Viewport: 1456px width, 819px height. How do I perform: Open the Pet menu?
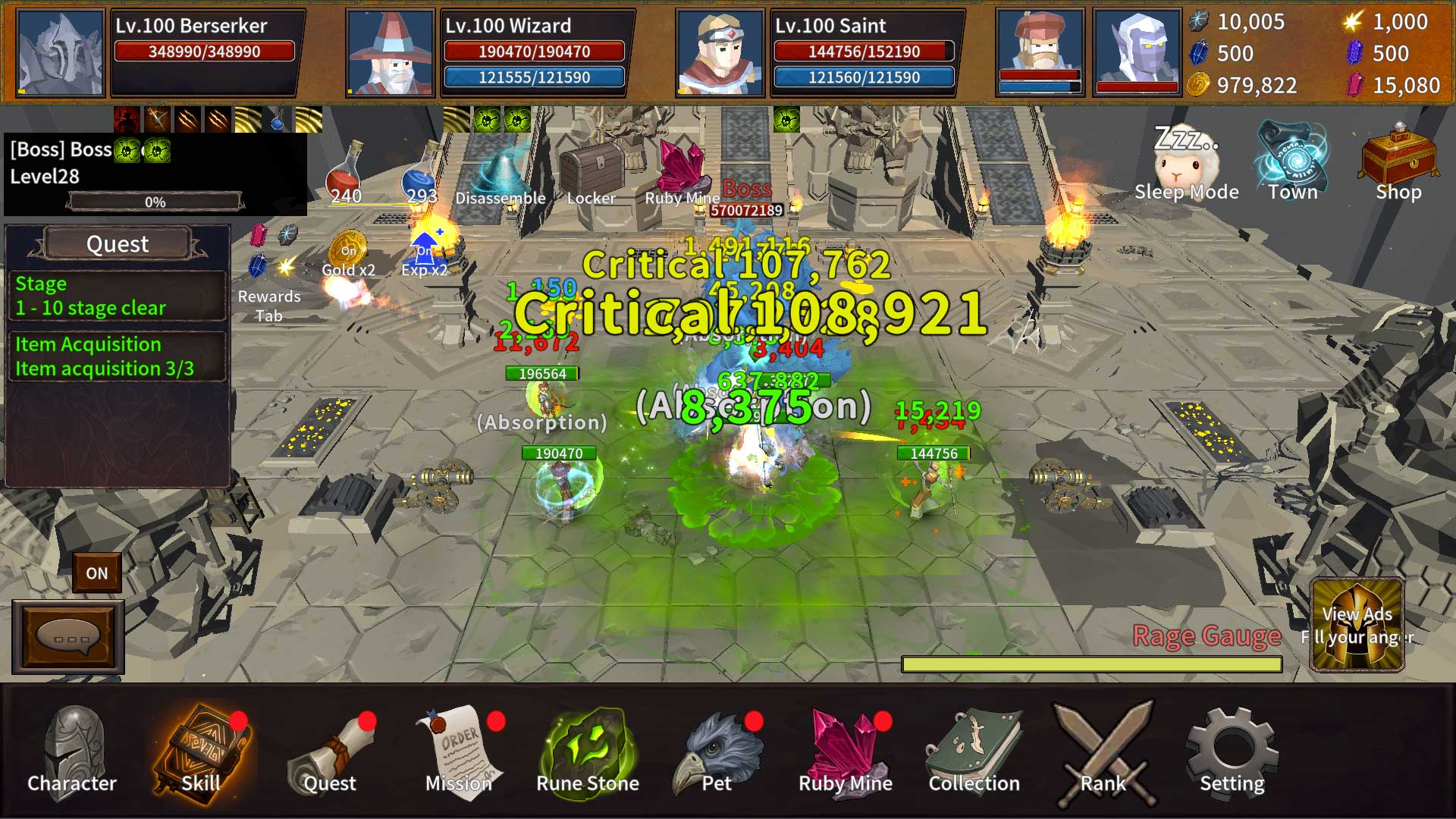pyautogui.click(x=717, y=752)
